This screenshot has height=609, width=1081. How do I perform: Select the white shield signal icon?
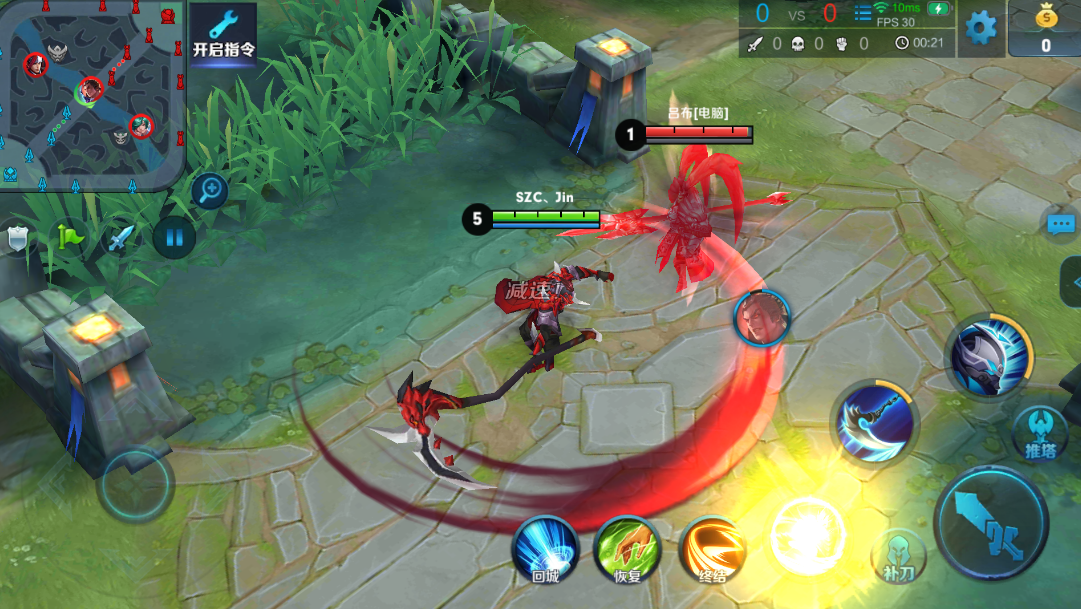click(x=18, y=238)
